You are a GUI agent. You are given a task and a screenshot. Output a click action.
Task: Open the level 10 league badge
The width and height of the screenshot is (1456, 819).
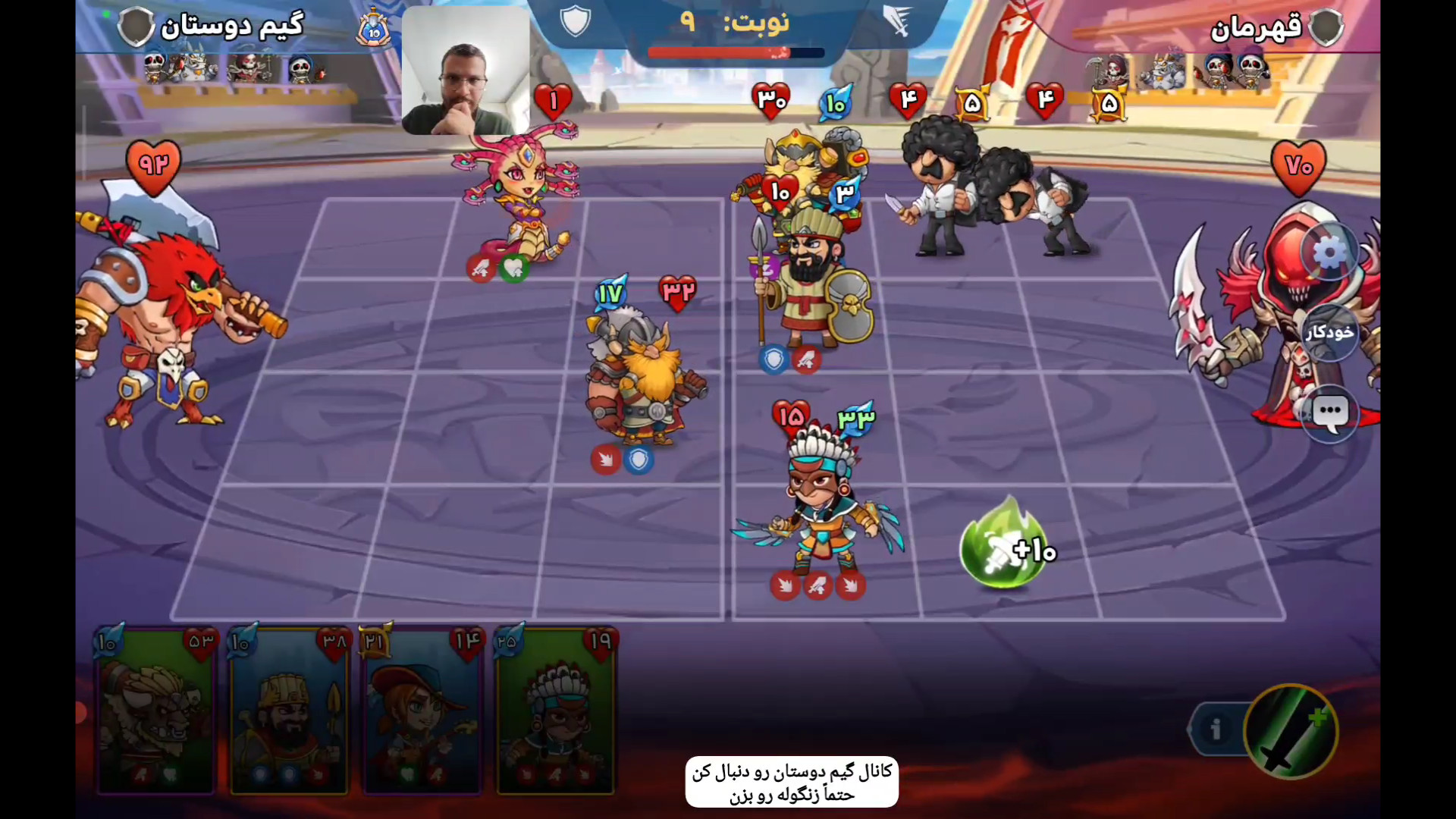pos(373,30)
